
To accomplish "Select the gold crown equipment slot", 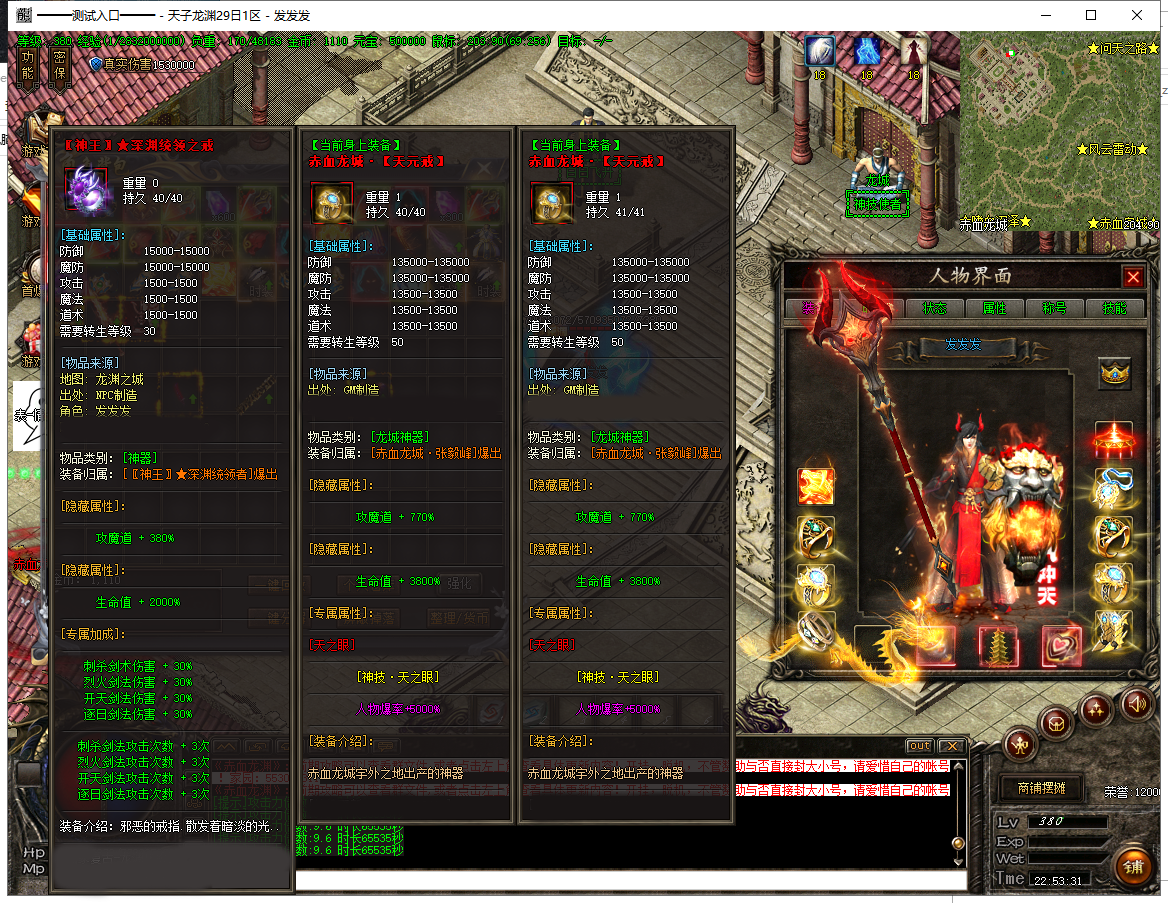I will click(x=1114, y=374).
